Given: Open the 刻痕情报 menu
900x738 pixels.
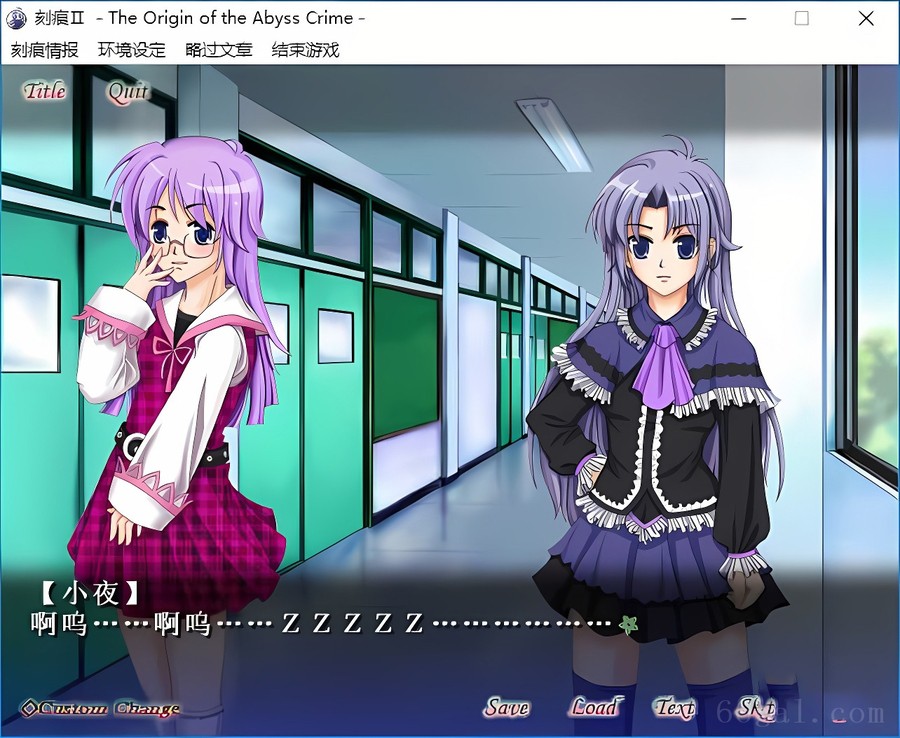Looking at the screenshot, I should [x=44, y=50].
